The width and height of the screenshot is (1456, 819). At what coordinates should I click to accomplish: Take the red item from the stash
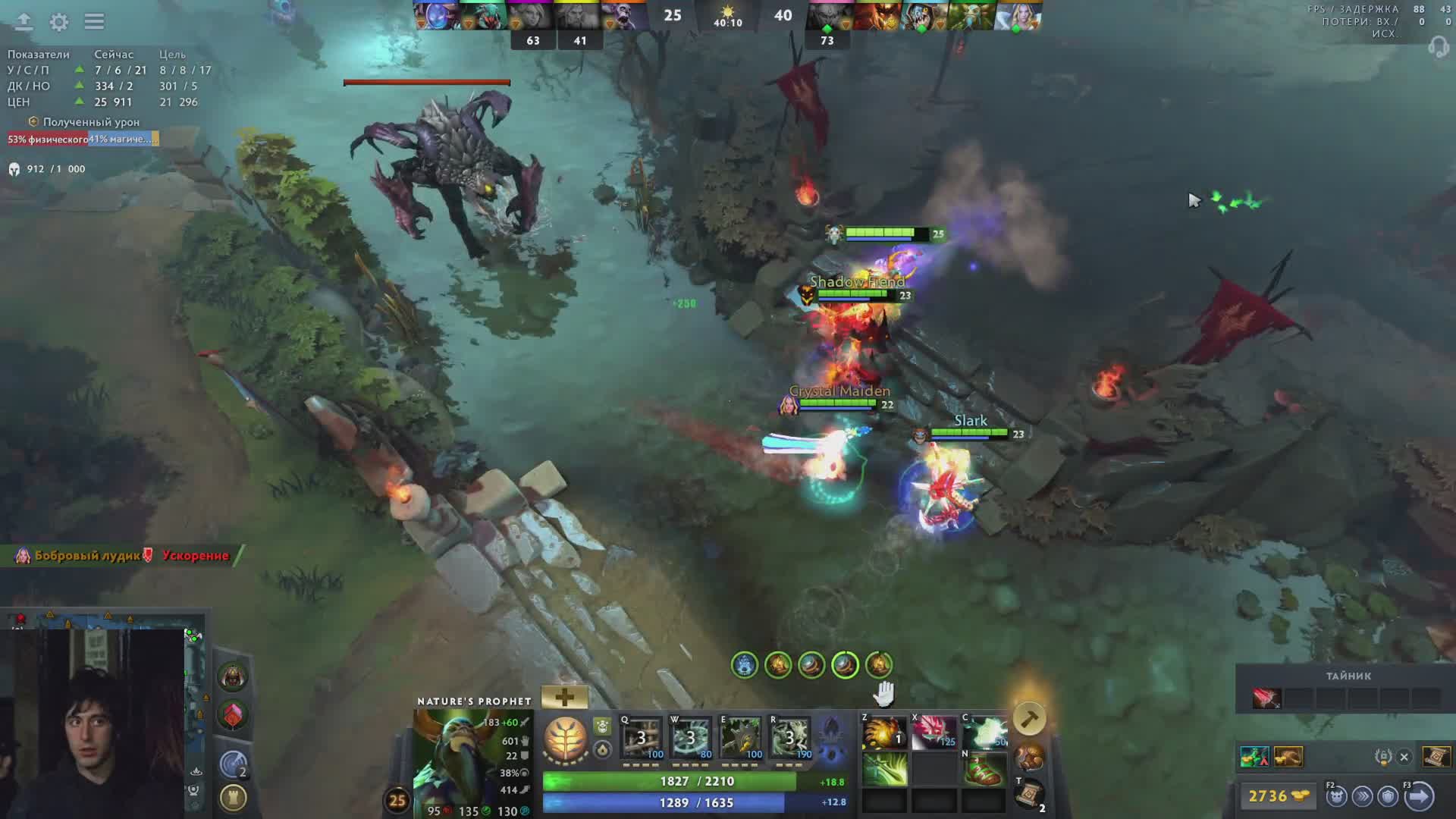(1266, 698)
